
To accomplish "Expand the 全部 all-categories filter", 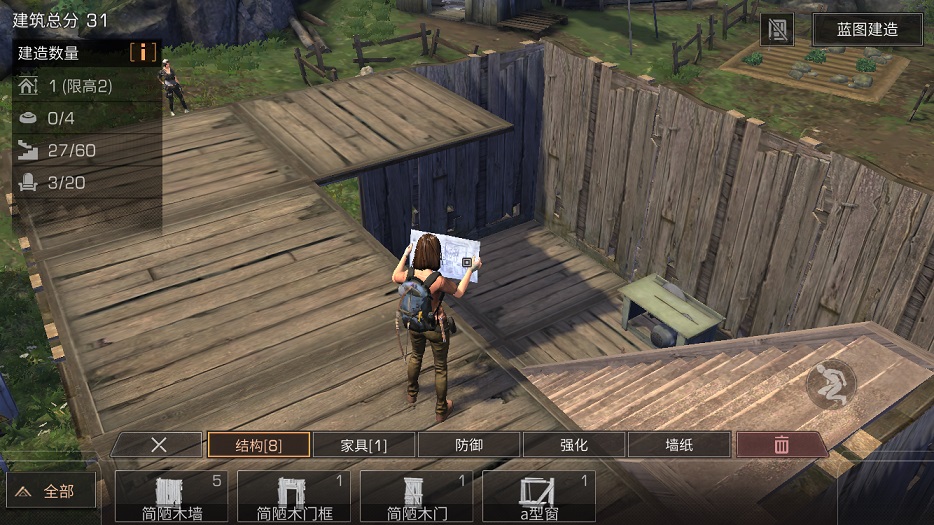I will [x=51, y=491].
